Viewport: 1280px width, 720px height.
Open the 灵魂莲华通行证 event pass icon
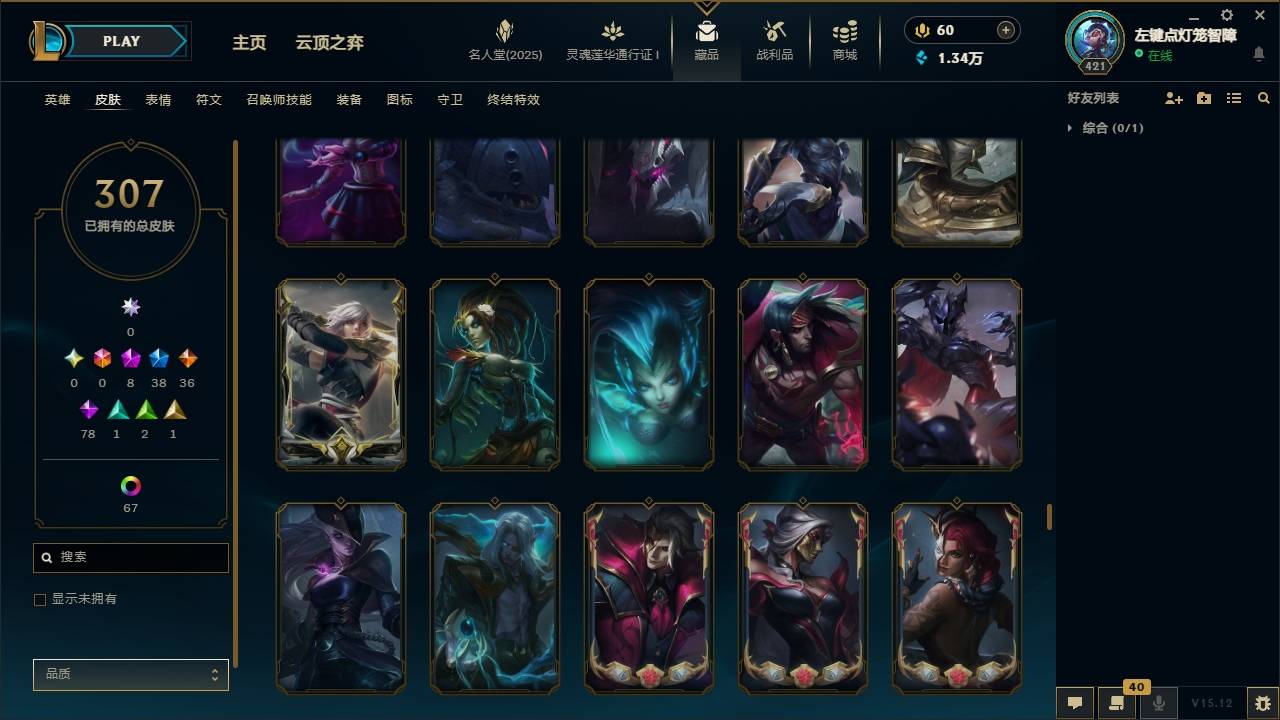click(610, 40)
